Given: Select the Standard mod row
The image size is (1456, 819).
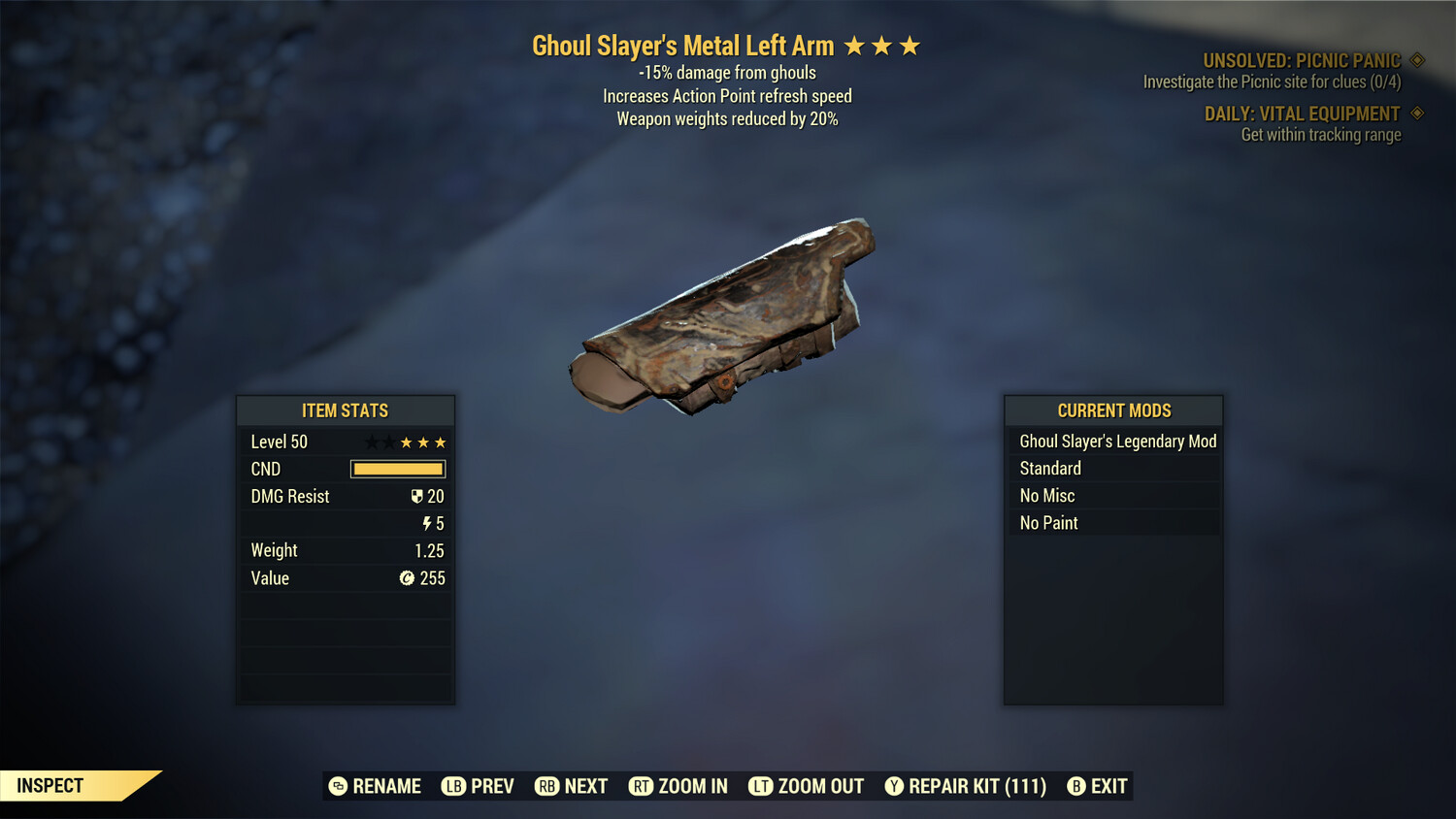Looking at the screenshot, I should 1114,469.
